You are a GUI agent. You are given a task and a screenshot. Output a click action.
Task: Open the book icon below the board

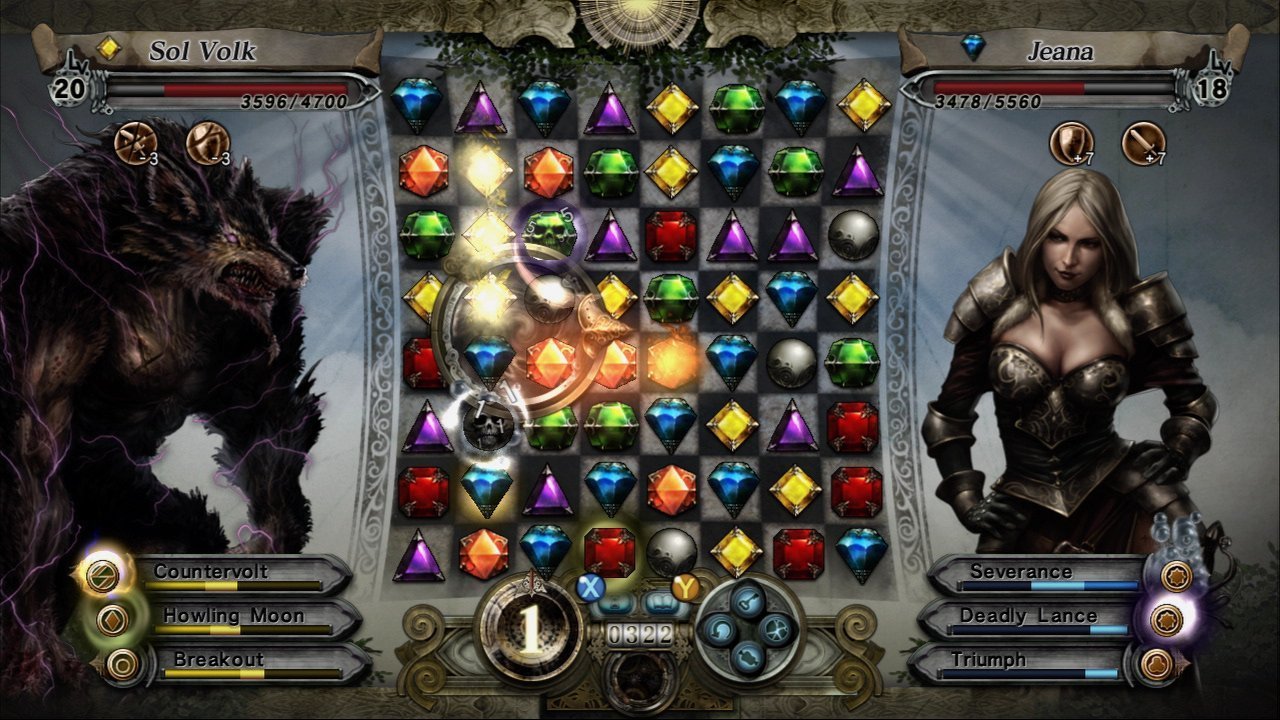[662, 603]
